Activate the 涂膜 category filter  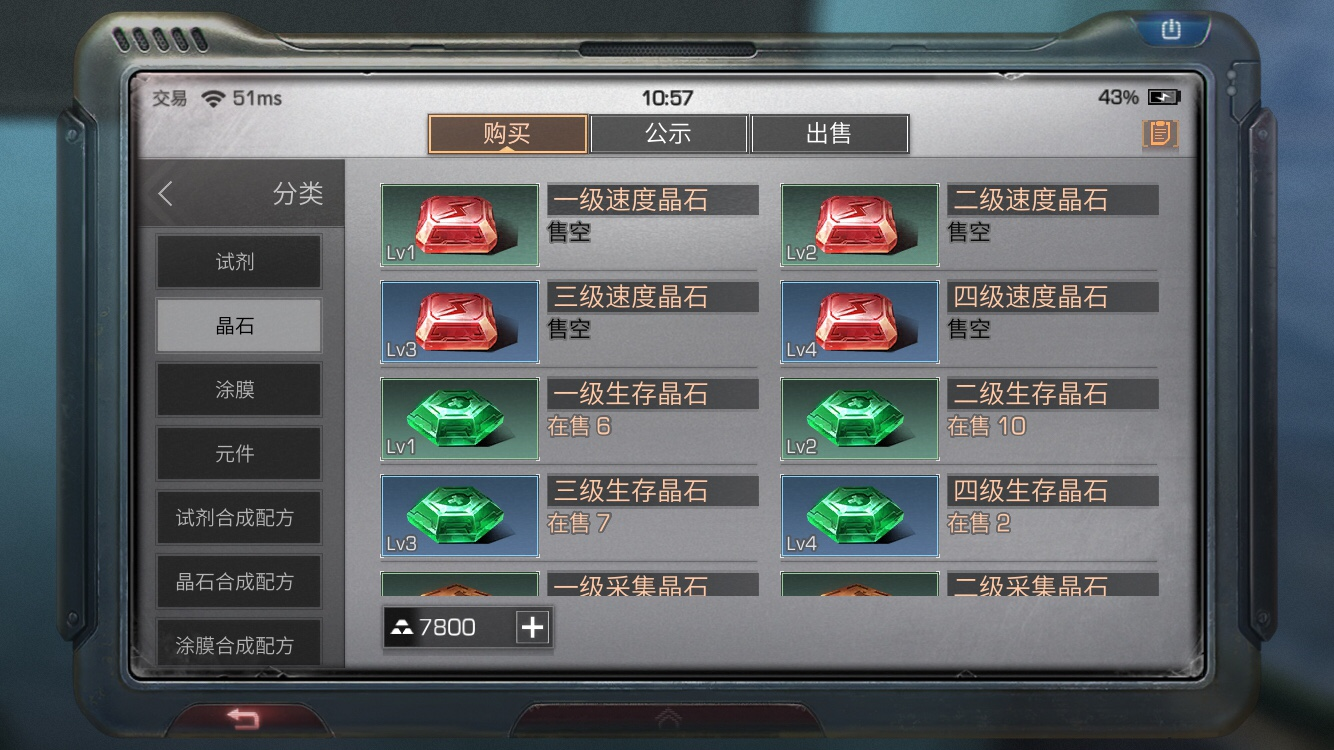tap(238, 389)
